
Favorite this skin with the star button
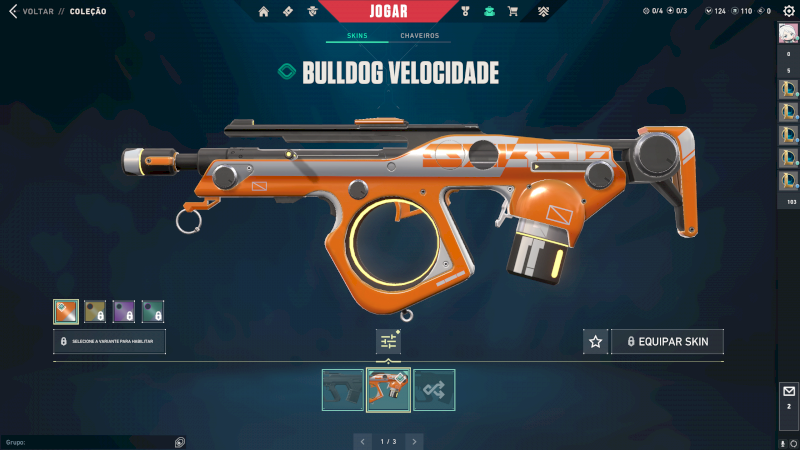coord(596,342)
